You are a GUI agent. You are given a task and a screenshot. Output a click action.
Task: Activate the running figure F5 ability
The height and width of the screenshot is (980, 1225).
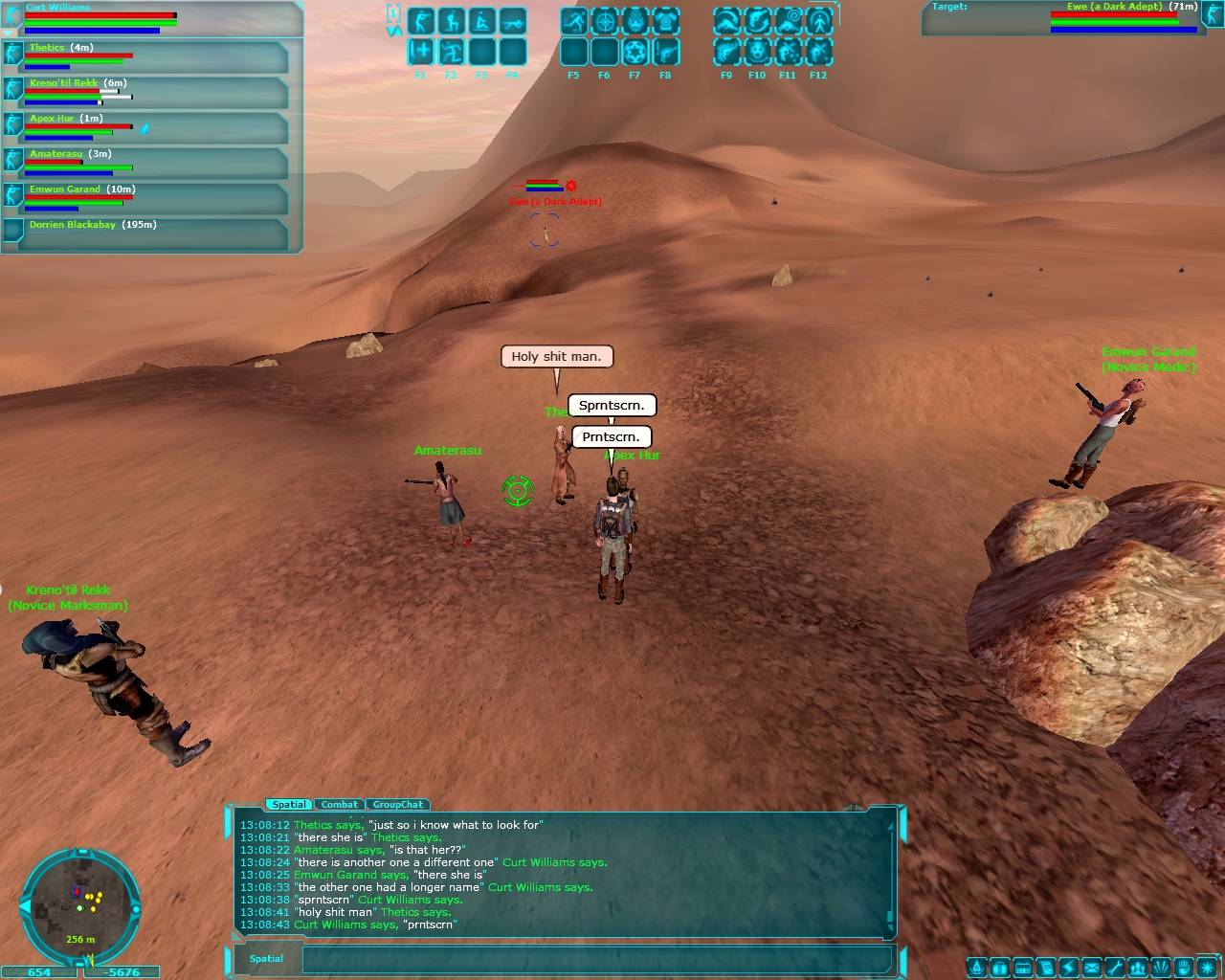click(x=574, y=21)
